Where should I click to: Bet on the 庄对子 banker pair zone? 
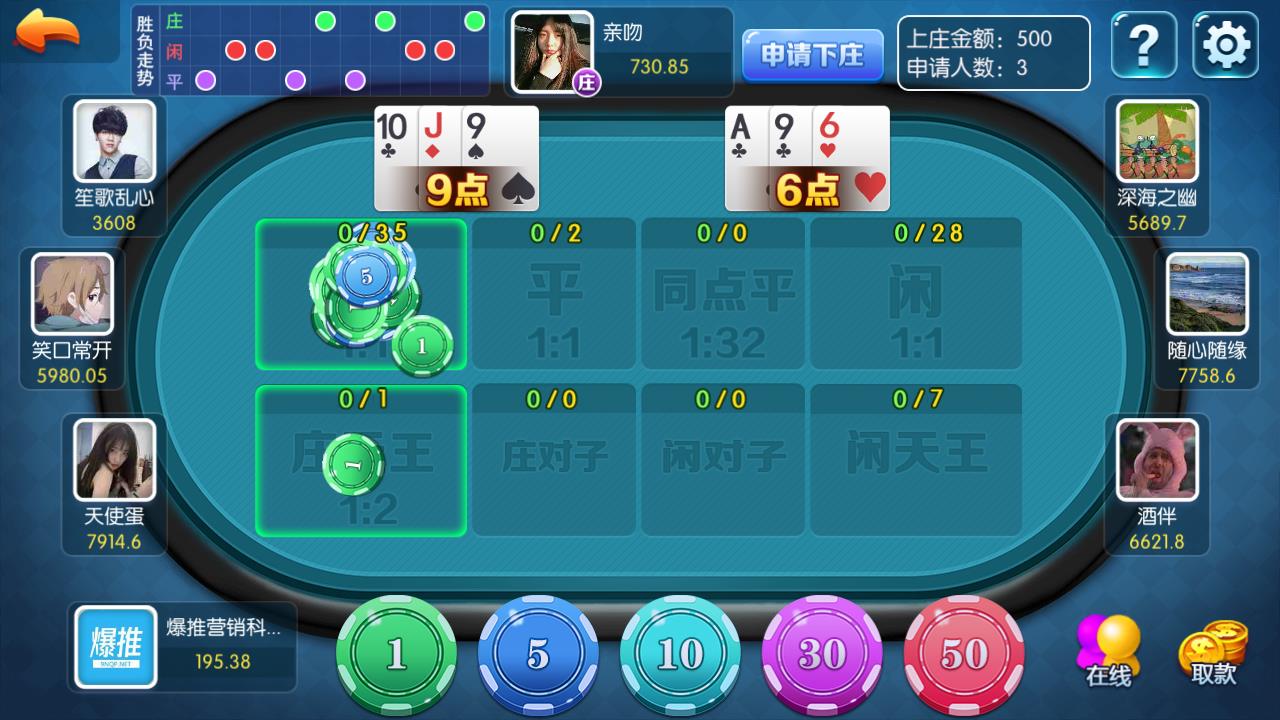(554, 462)
